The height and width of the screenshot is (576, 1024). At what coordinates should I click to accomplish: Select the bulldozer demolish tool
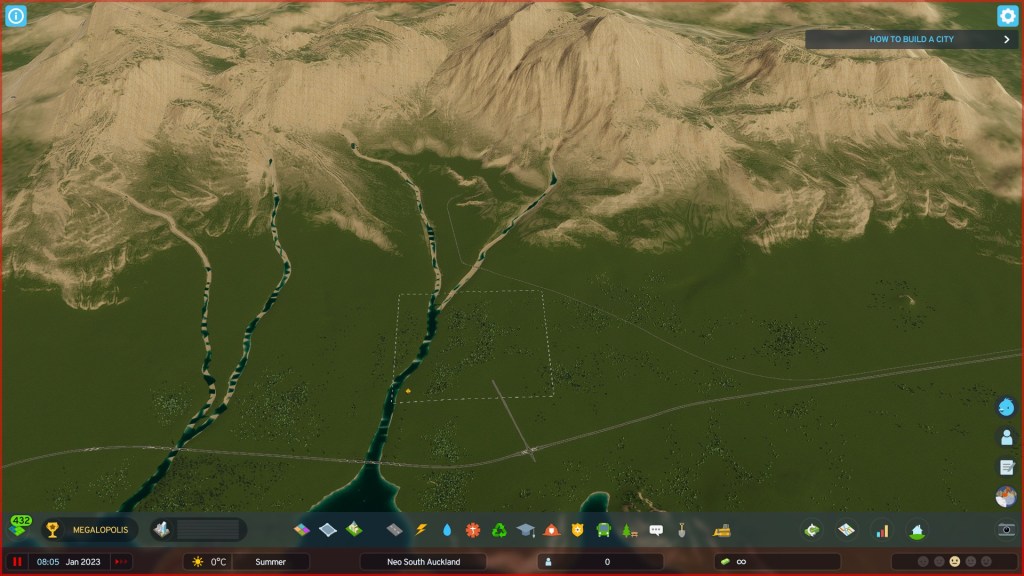721,530
